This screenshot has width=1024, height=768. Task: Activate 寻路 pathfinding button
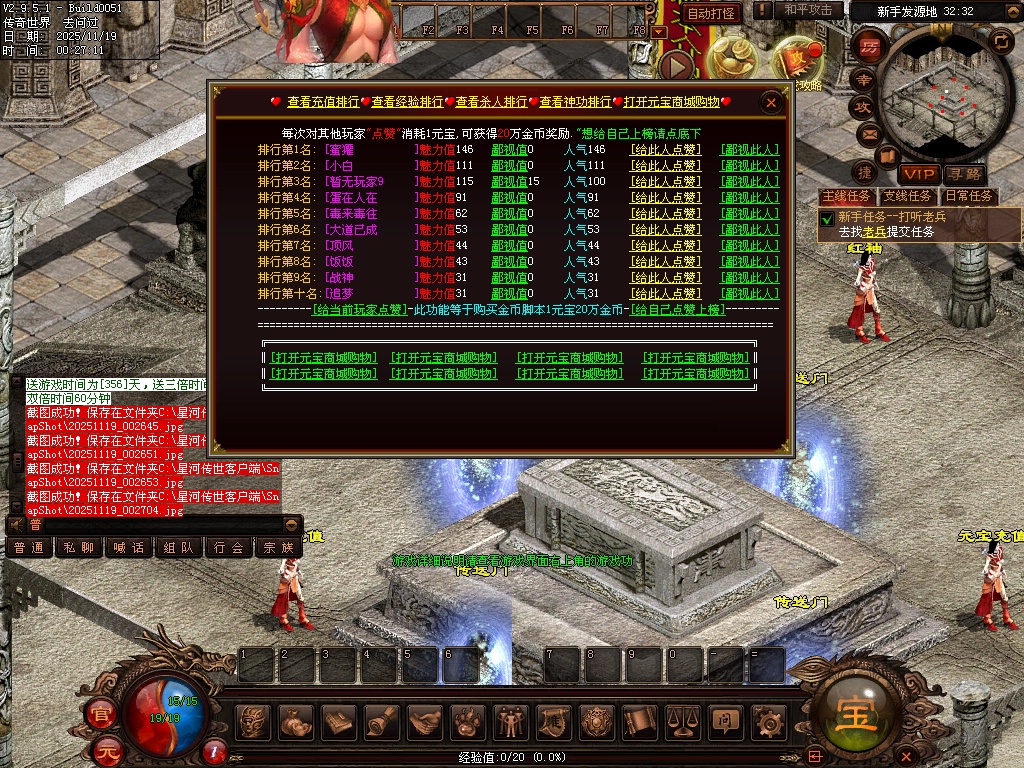(x=964, y=175)
